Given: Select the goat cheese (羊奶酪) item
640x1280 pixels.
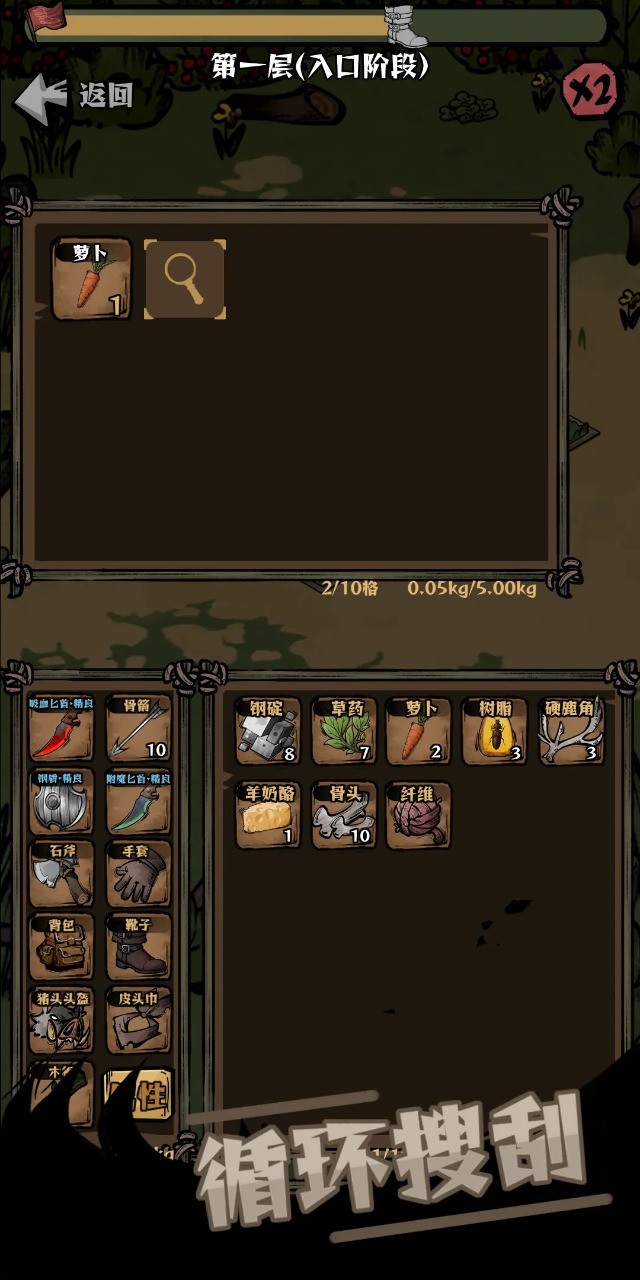Looking at the screenshot, I should 267,815.
